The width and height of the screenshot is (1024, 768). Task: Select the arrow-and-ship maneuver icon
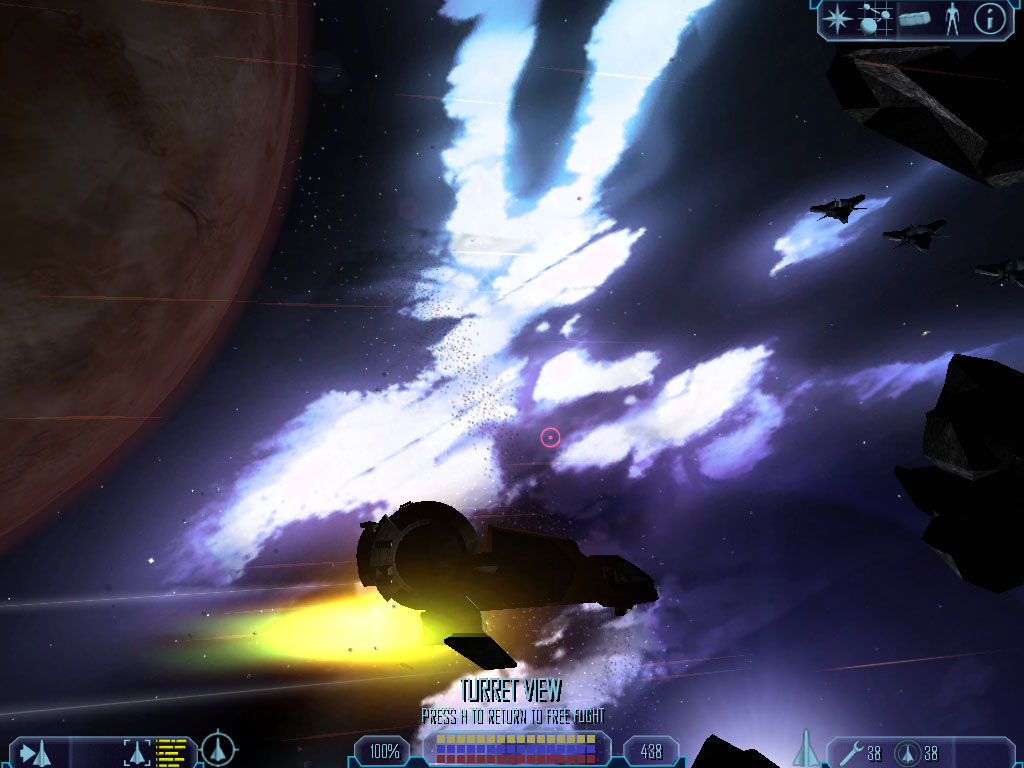[36, 751]
